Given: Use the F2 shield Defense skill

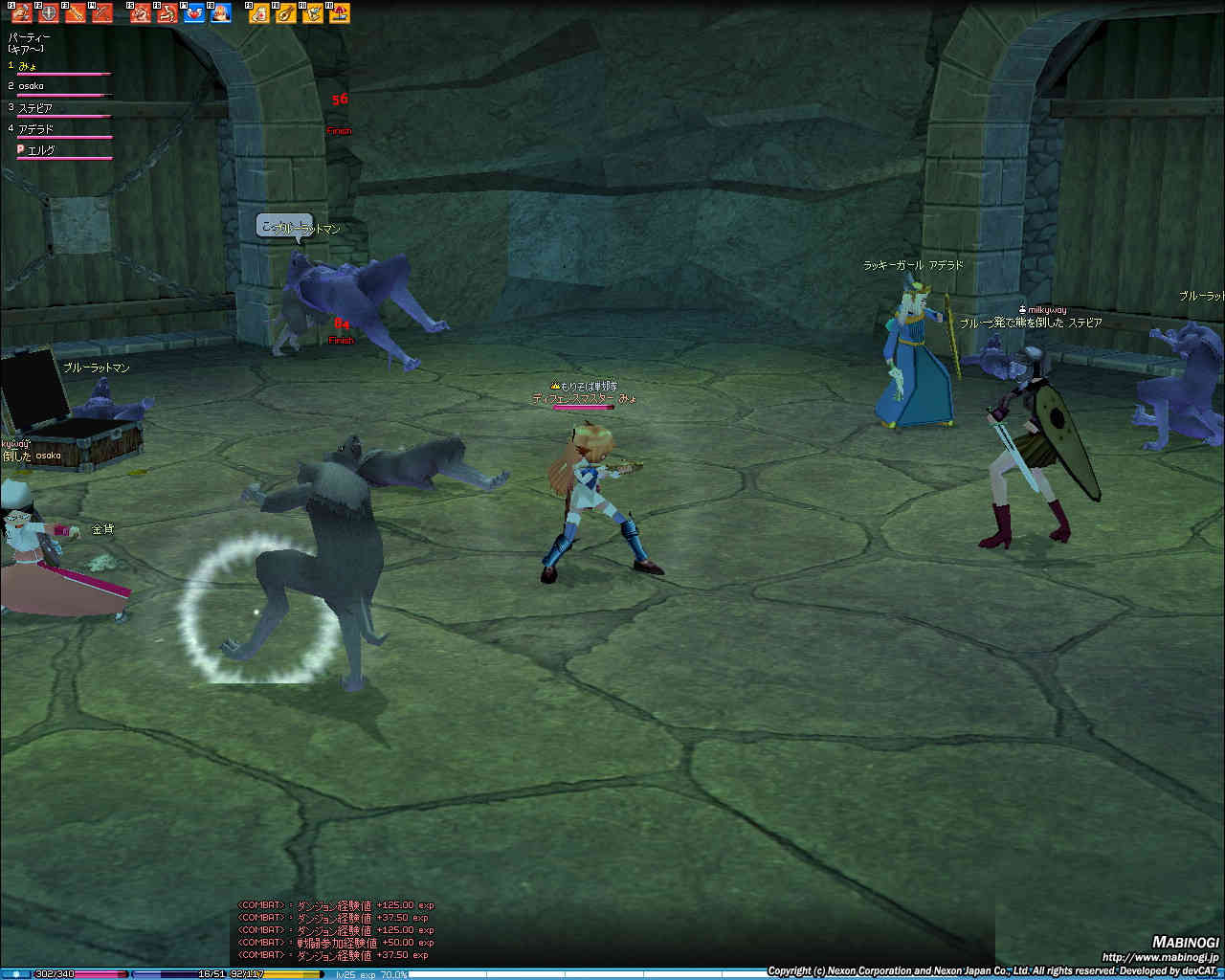Looking at the screenshot, I should coord(49,13).
